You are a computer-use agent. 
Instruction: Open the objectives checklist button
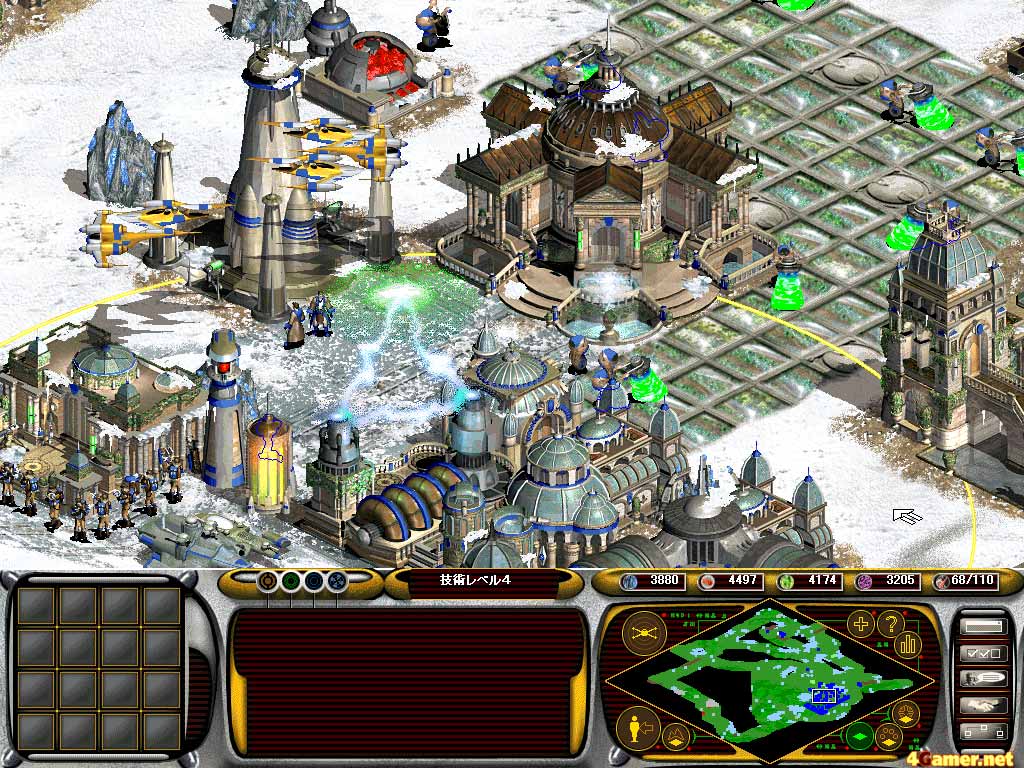(x=982, y=653)
